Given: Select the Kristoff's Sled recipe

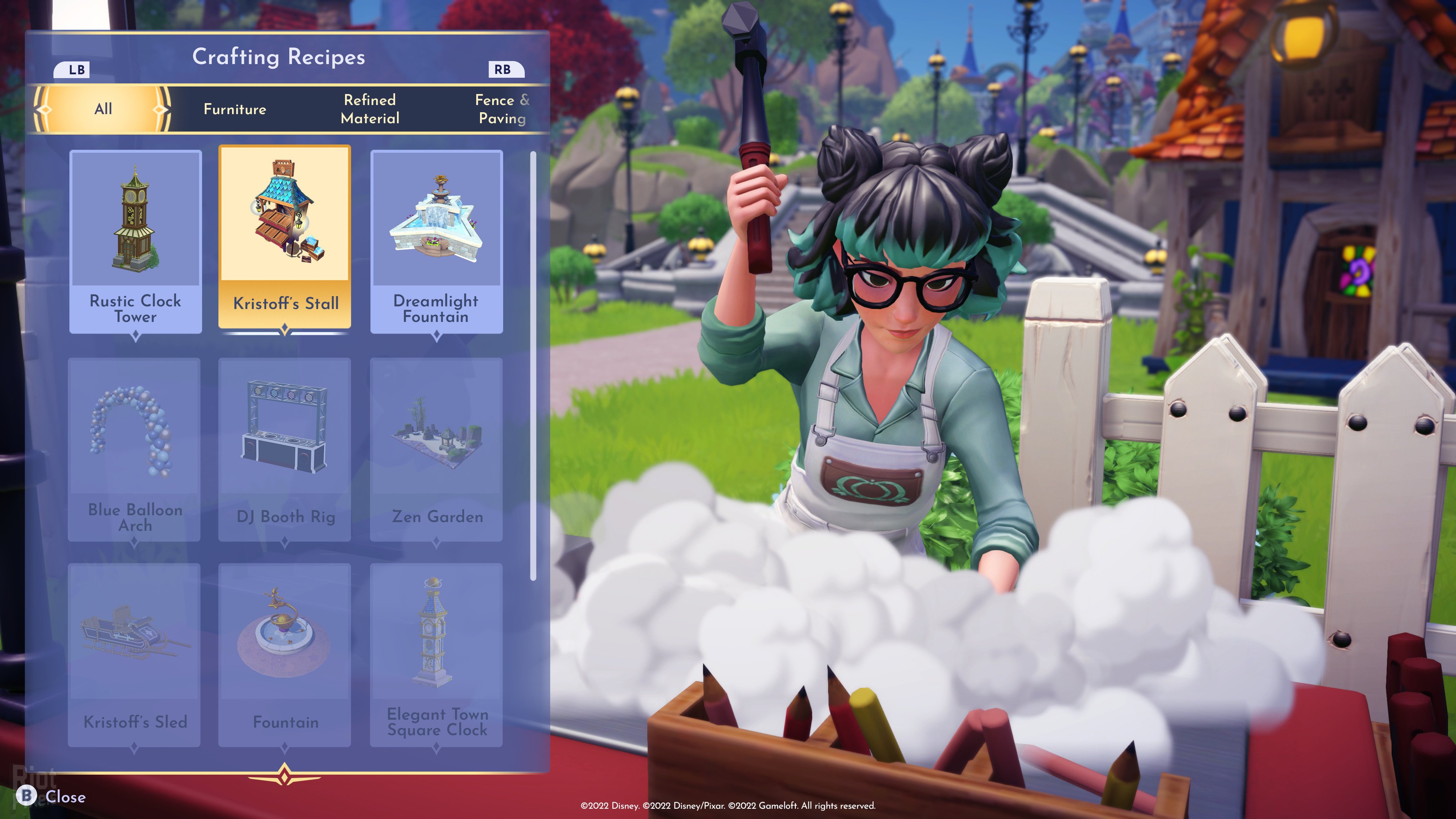Looking at the screenshot, I should point(135,654).
